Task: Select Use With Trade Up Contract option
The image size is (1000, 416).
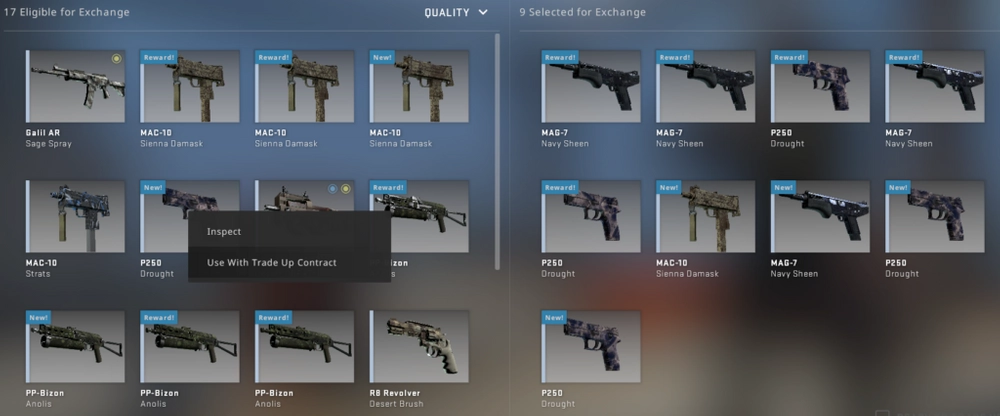Action: tap(272, 263)
